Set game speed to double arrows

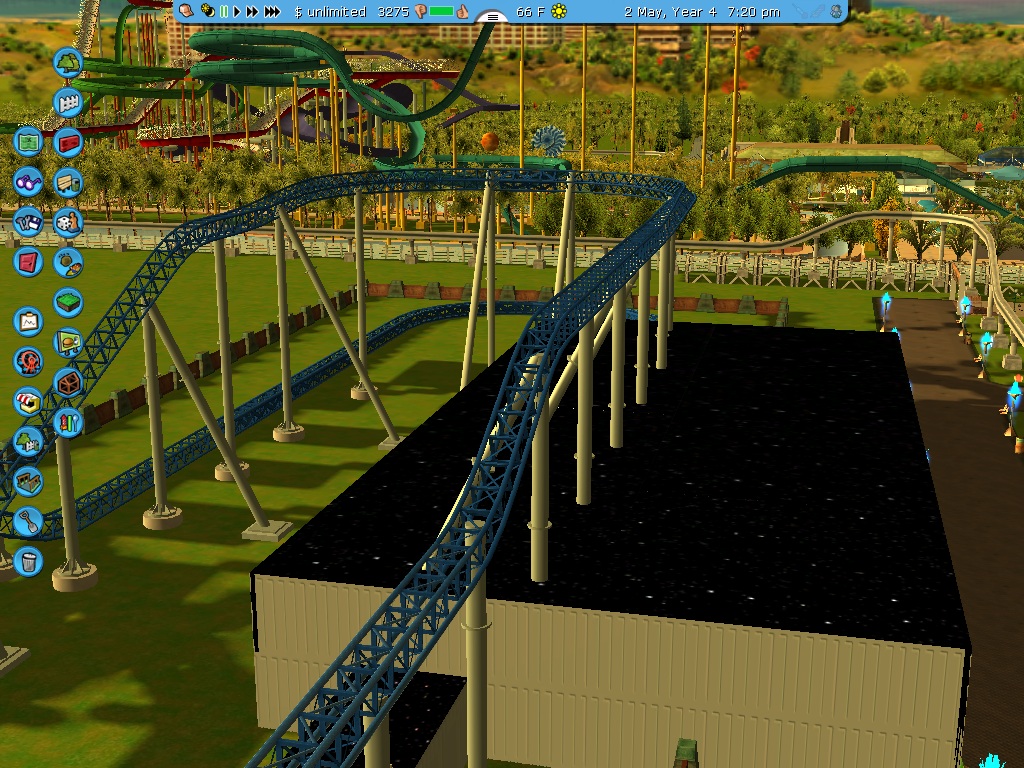tap(252, 11)
